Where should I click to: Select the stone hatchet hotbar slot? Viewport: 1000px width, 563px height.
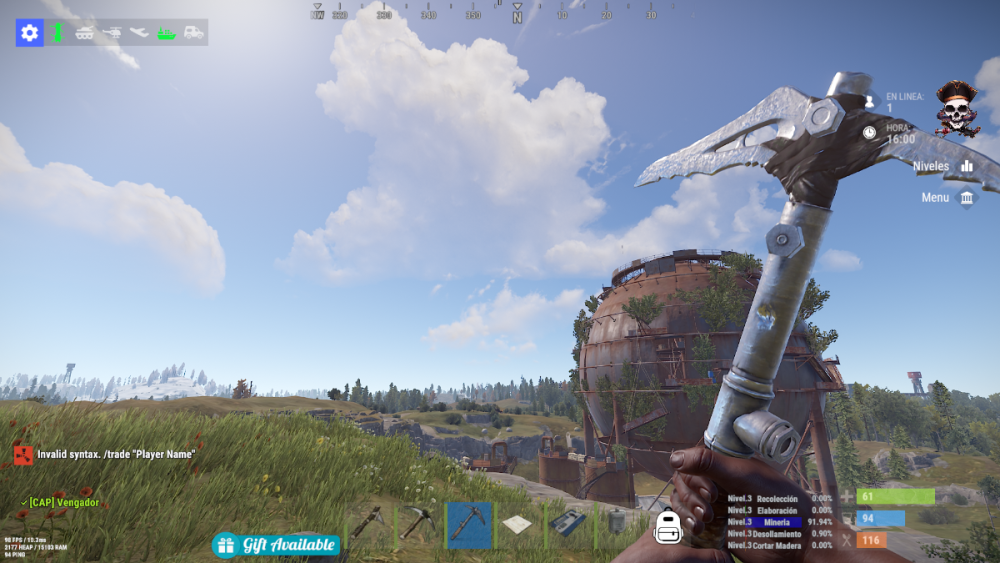[x=368, y=523]
